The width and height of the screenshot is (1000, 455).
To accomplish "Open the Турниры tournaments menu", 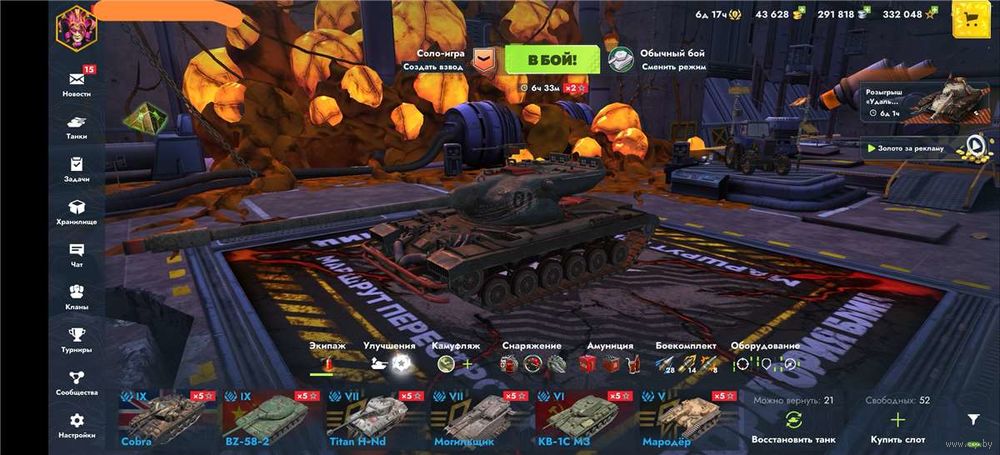I will point(76,339).
